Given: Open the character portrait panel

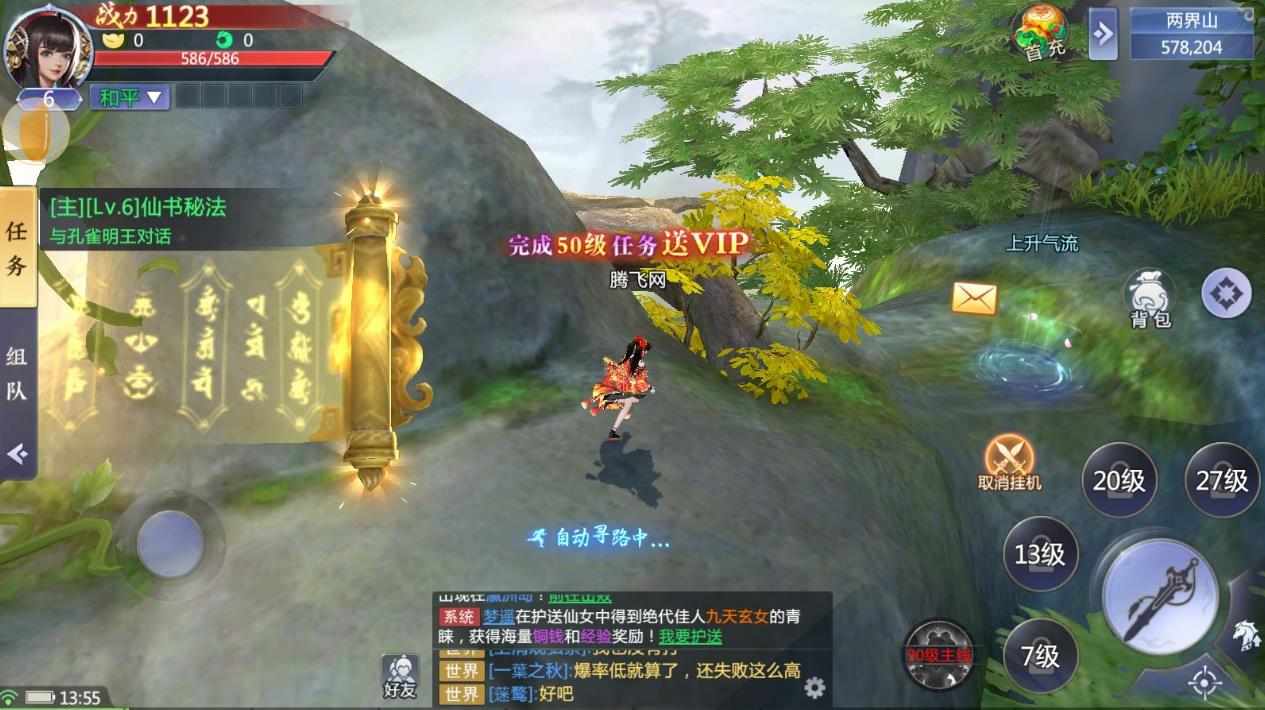Looking at the screenshot, I should [47, 45].
